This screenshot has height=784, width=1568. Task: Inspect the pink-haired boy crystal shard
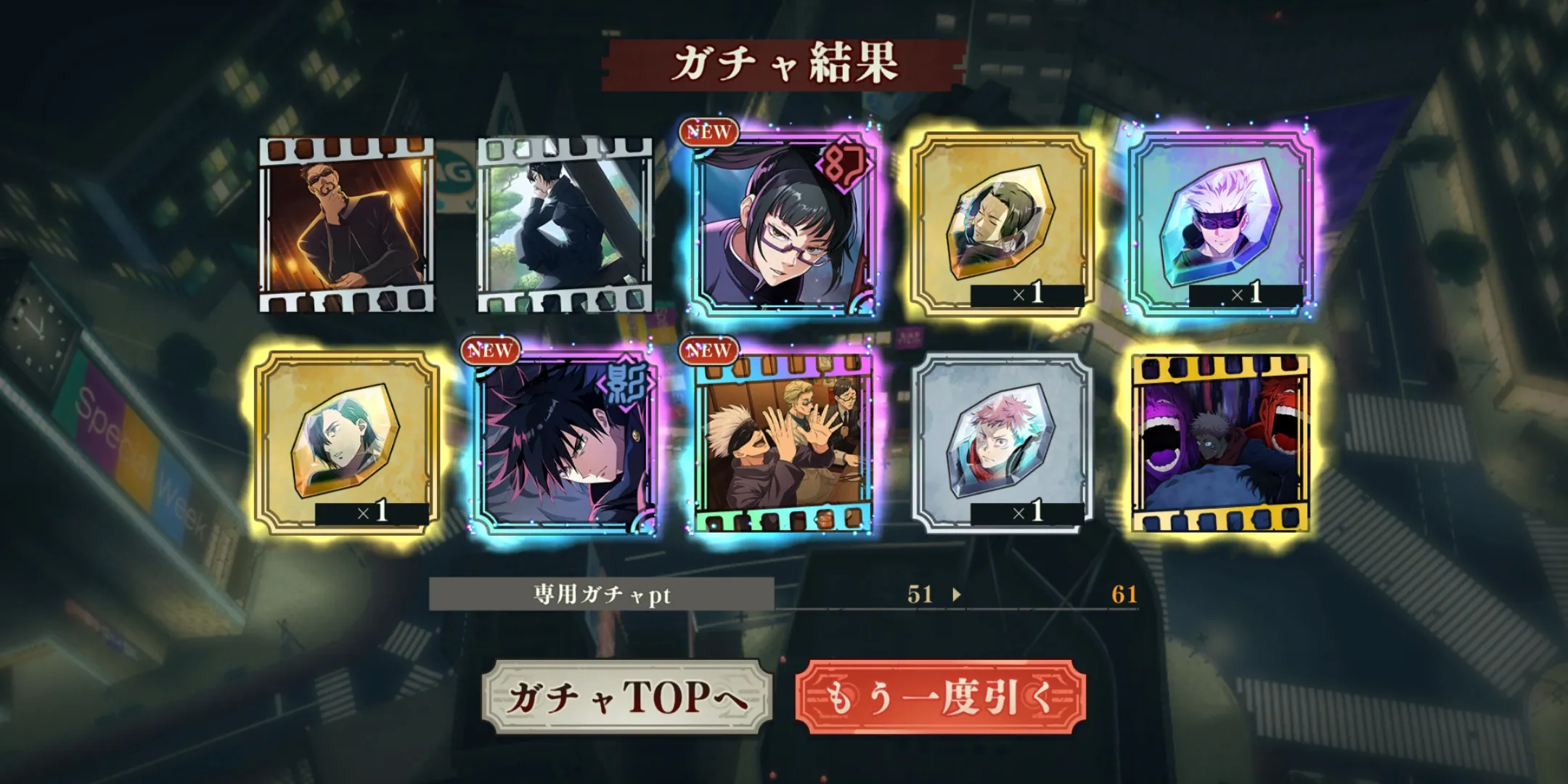(1002, 443)
